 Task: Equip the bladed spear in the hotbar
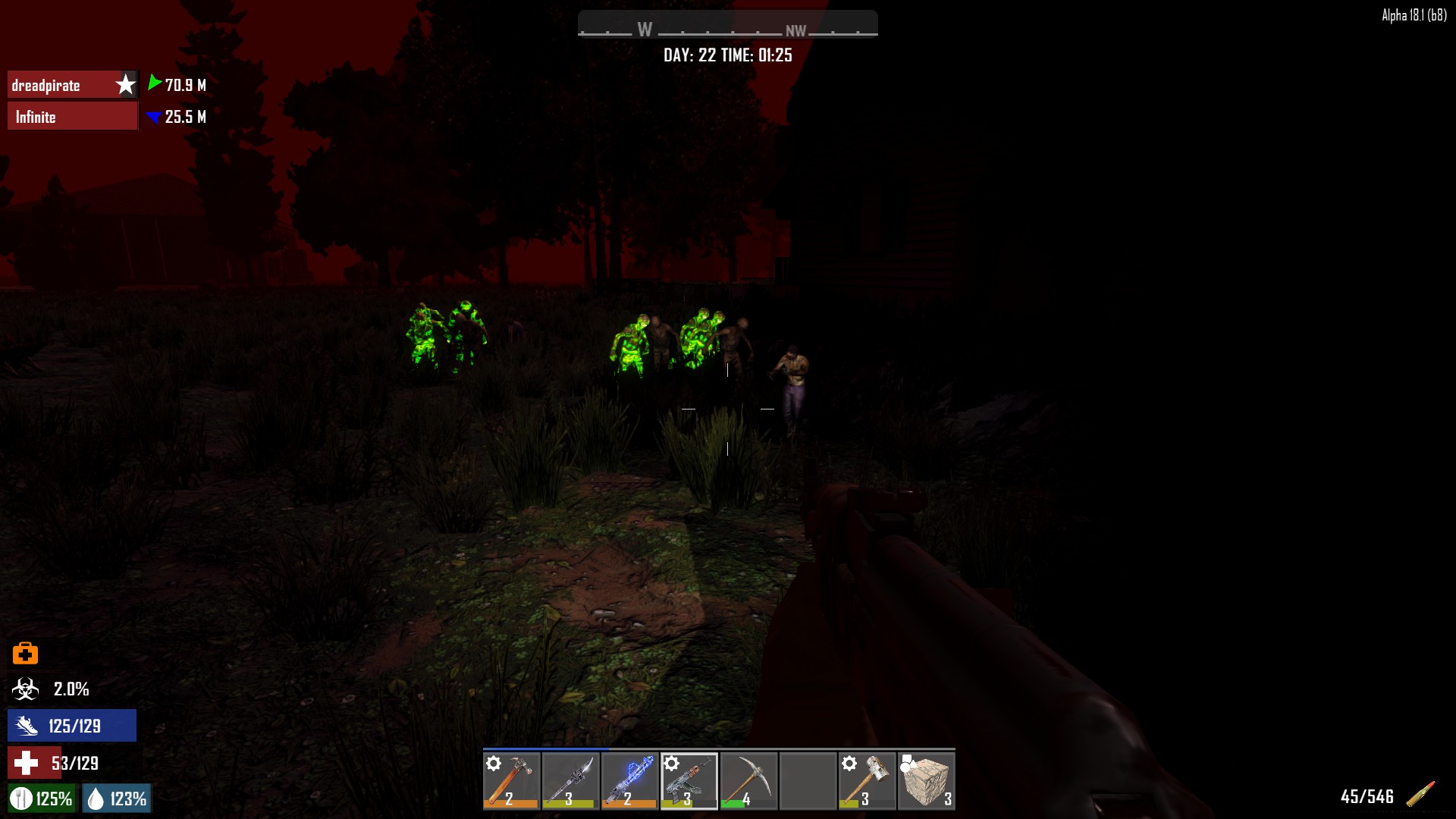[571, 780]
